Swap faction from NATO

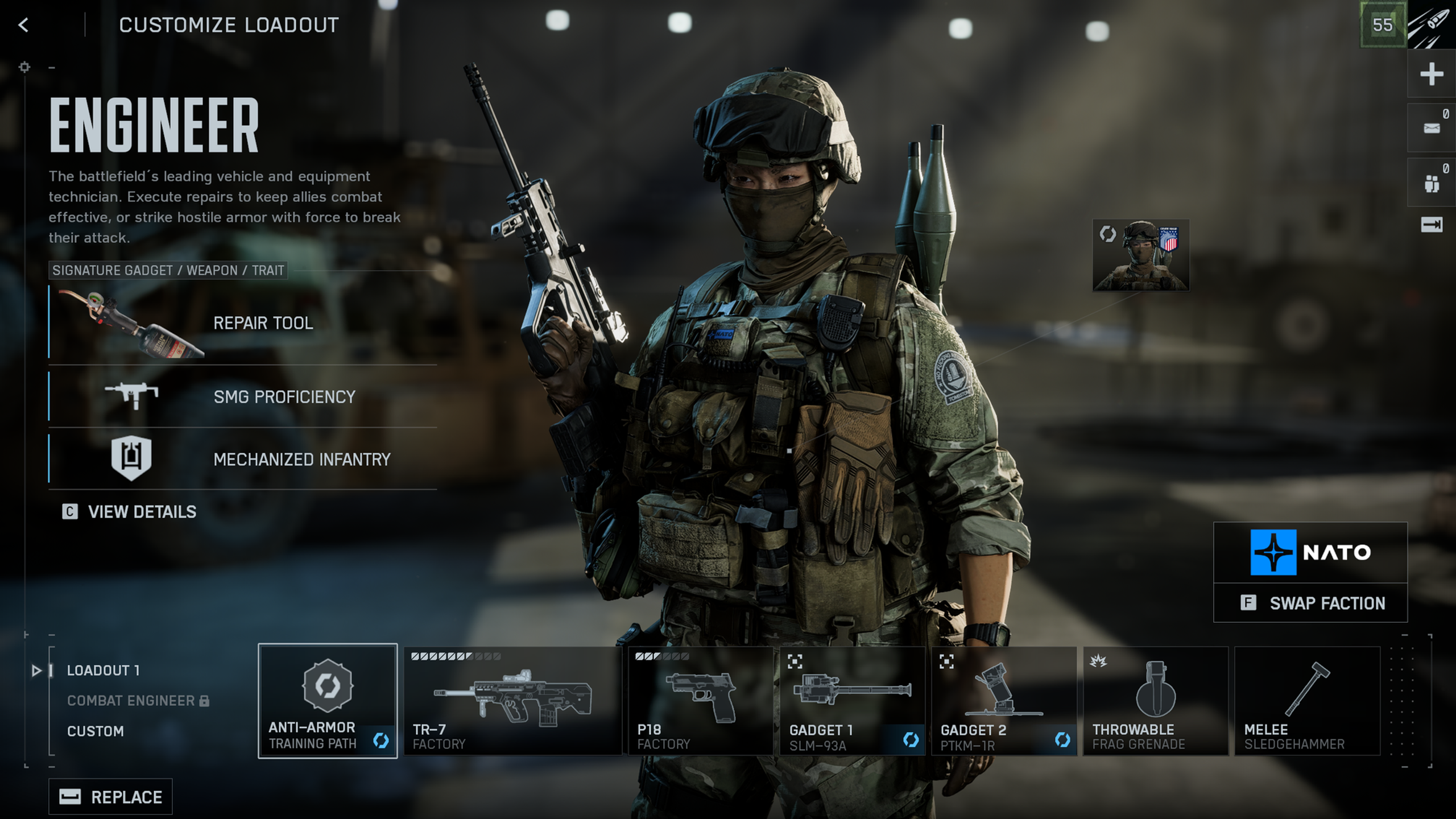click(x=1310, y=603)
